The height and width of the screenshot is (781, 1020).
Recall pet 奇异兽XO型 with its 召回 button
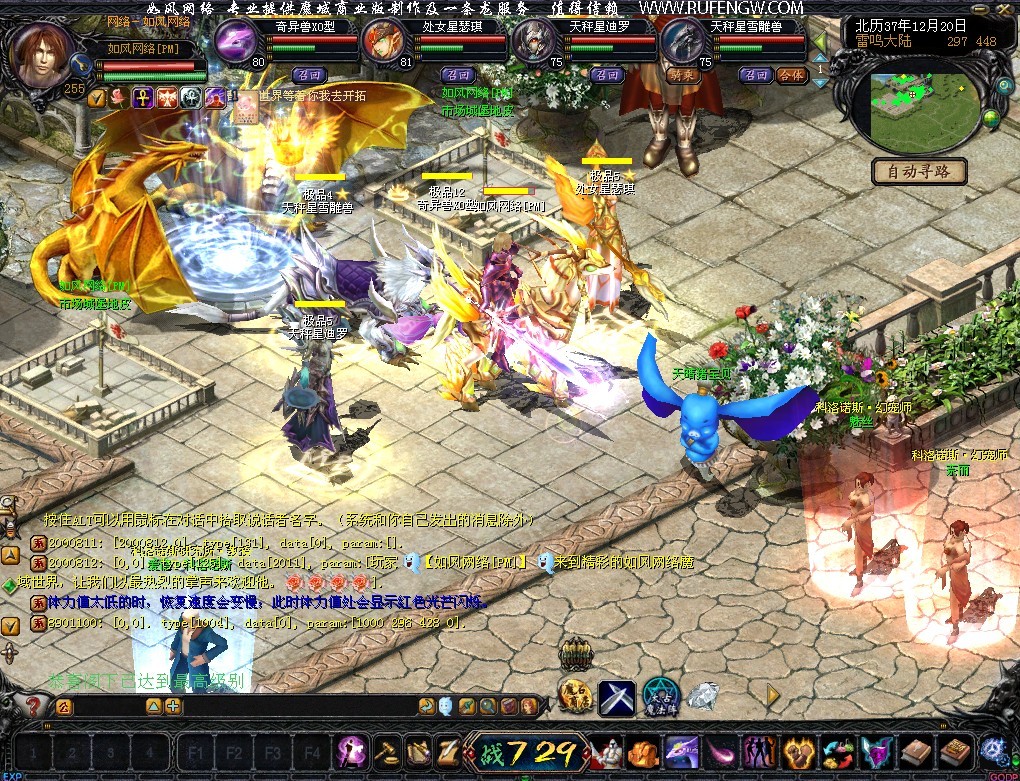coord(309,75)
